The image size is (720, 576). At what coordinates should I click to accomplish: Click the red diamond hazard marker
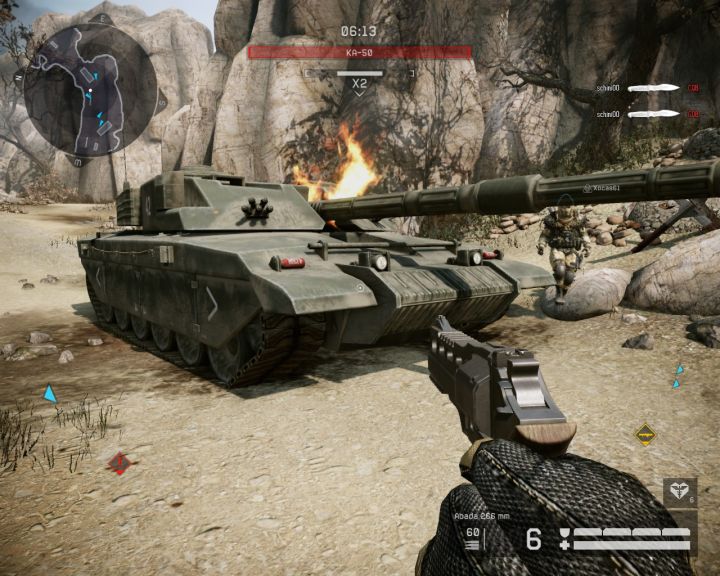[x=120, y=462]
